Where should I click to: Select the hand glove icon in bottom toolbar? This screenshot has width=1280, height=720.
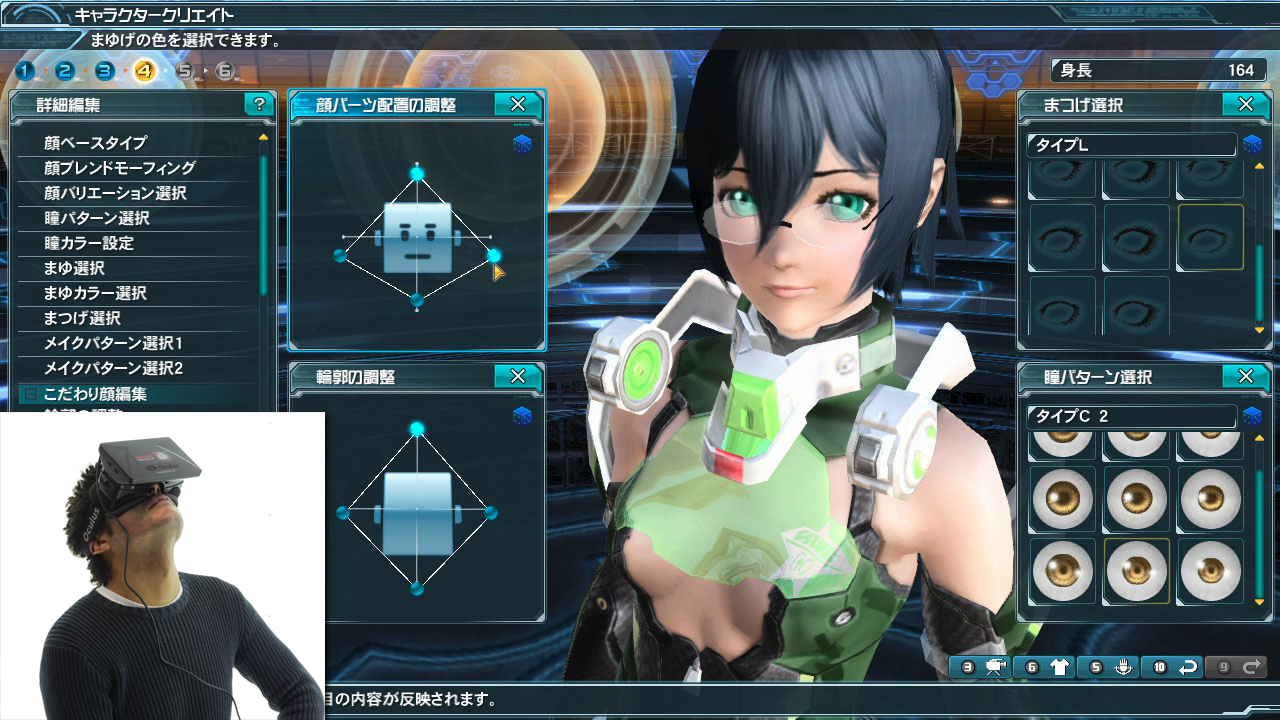[1124, 667]
